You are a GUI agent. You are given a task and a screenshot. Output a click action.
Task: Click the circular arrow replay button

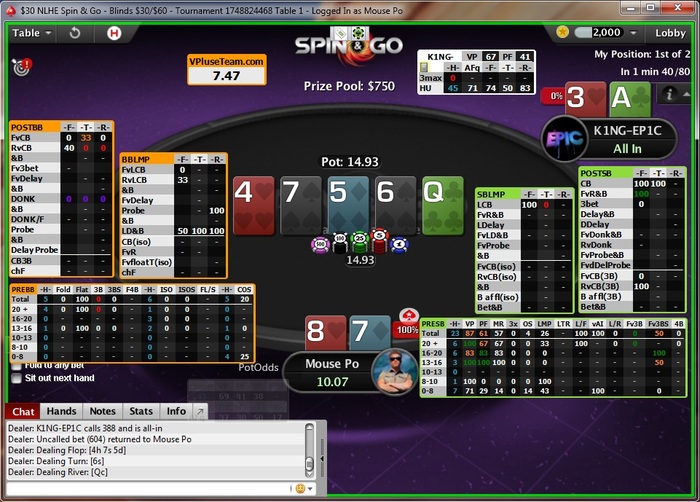pyautogui.click(x=76, y=32)
